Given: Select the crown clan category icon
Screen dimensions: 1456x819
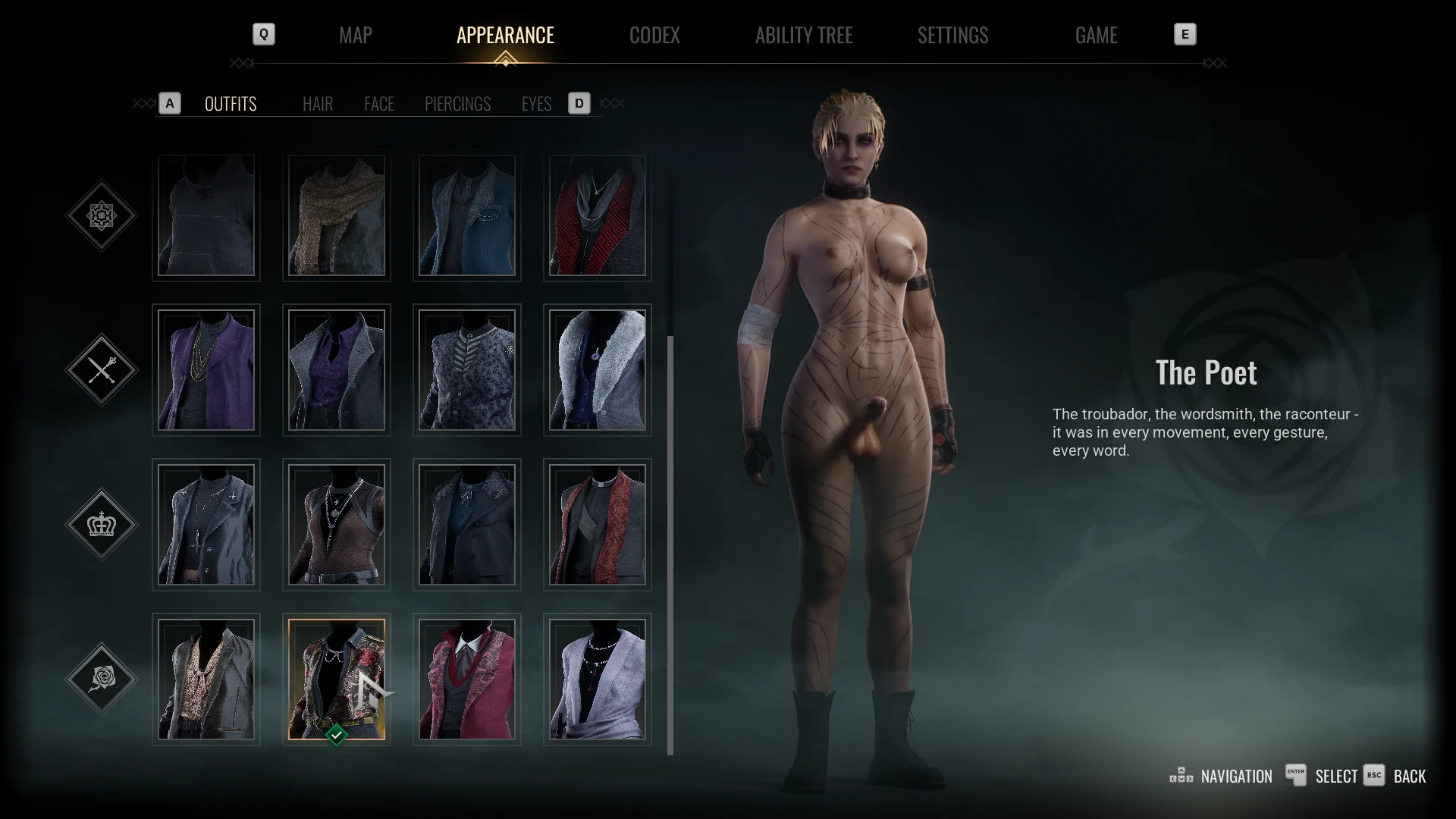Looking at the screenshot, I should point(102,525).
